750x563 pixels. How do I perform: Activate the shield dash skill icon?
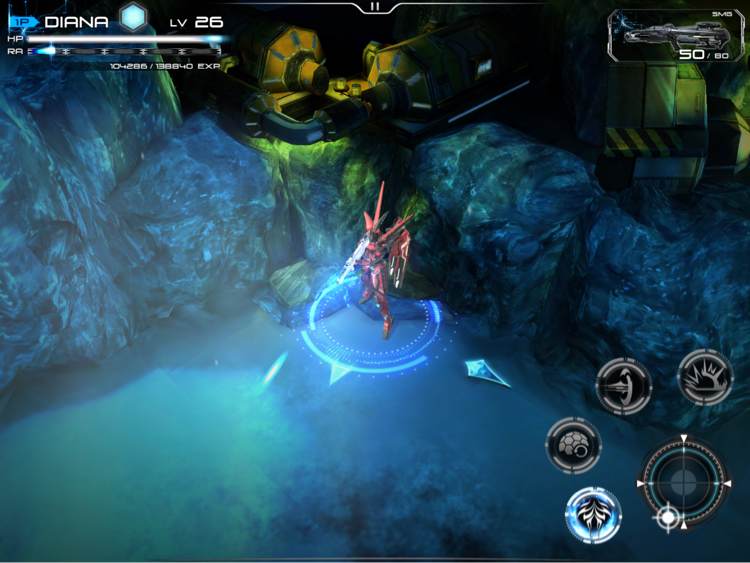[x=623, y=386]
